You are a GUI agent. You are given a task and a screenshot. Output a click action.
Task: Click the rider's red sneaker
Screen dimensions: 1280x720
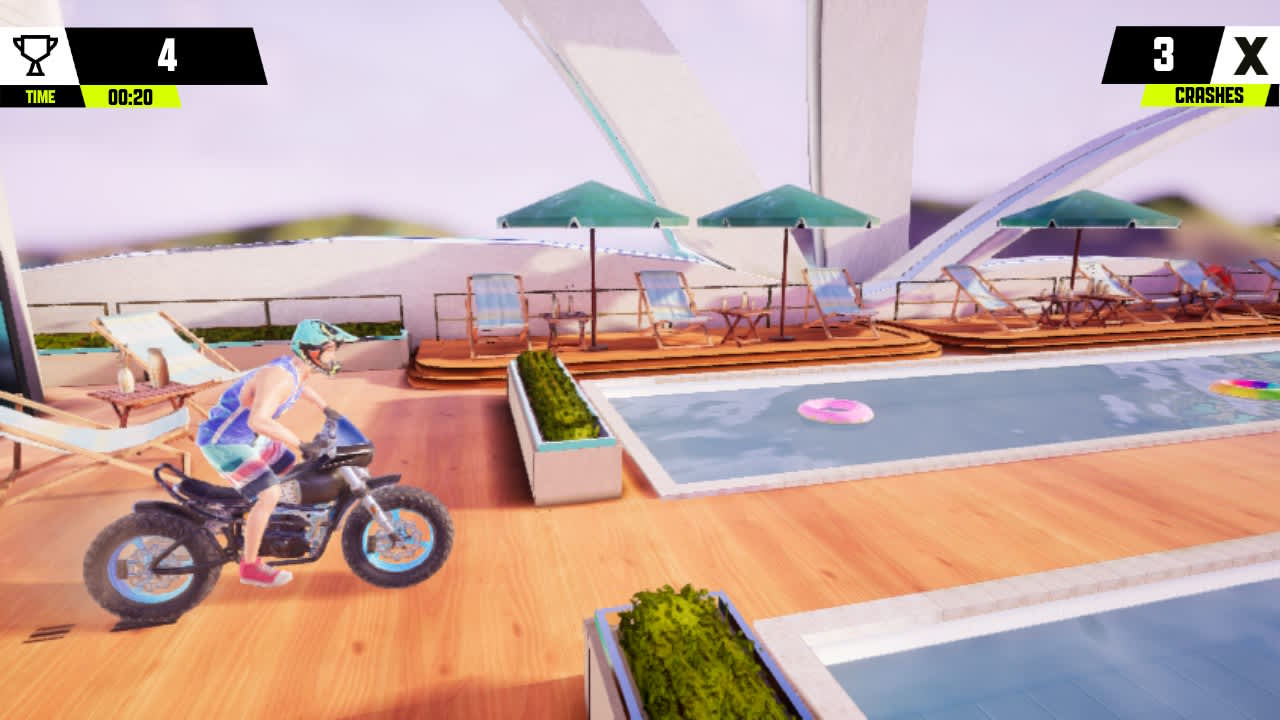(260, 573)
